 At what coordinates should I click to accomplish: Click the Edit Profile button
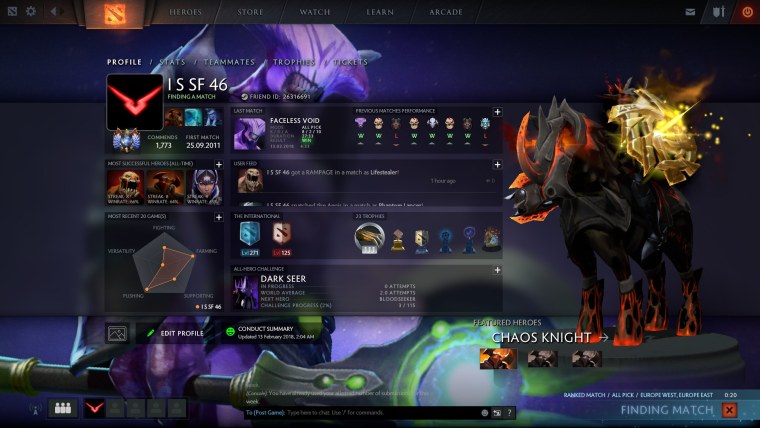click(176, 333)
